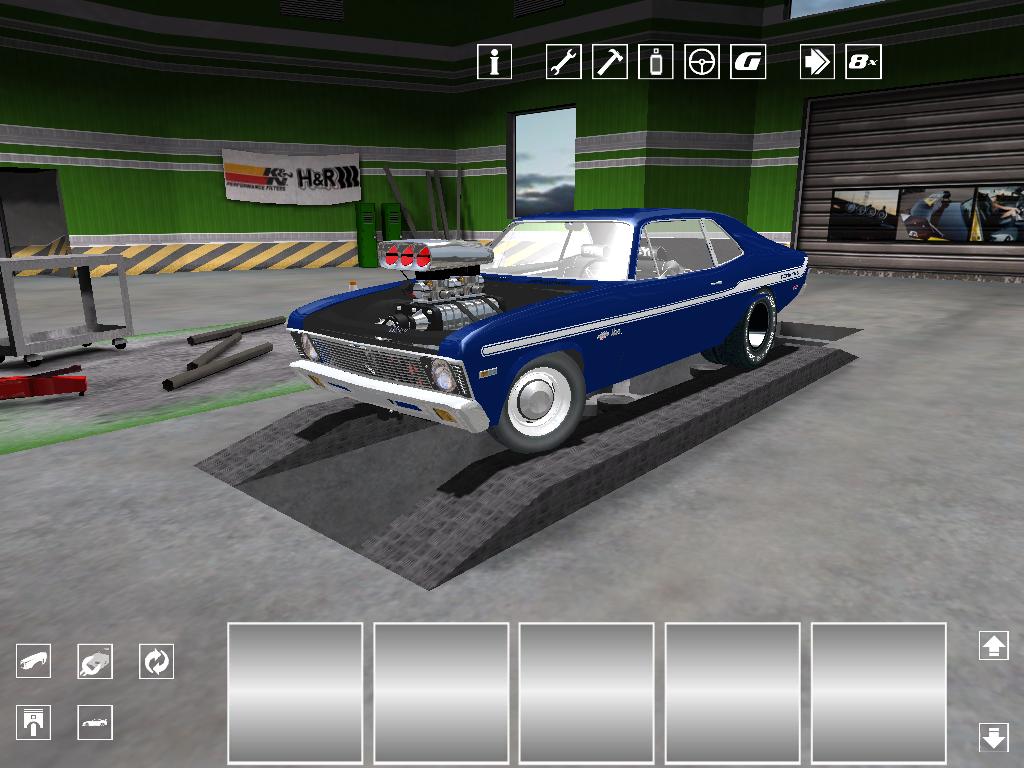Viewport: 1024px width, 768px height.
Task: Select the G logo button
Action: click(748, 62)
